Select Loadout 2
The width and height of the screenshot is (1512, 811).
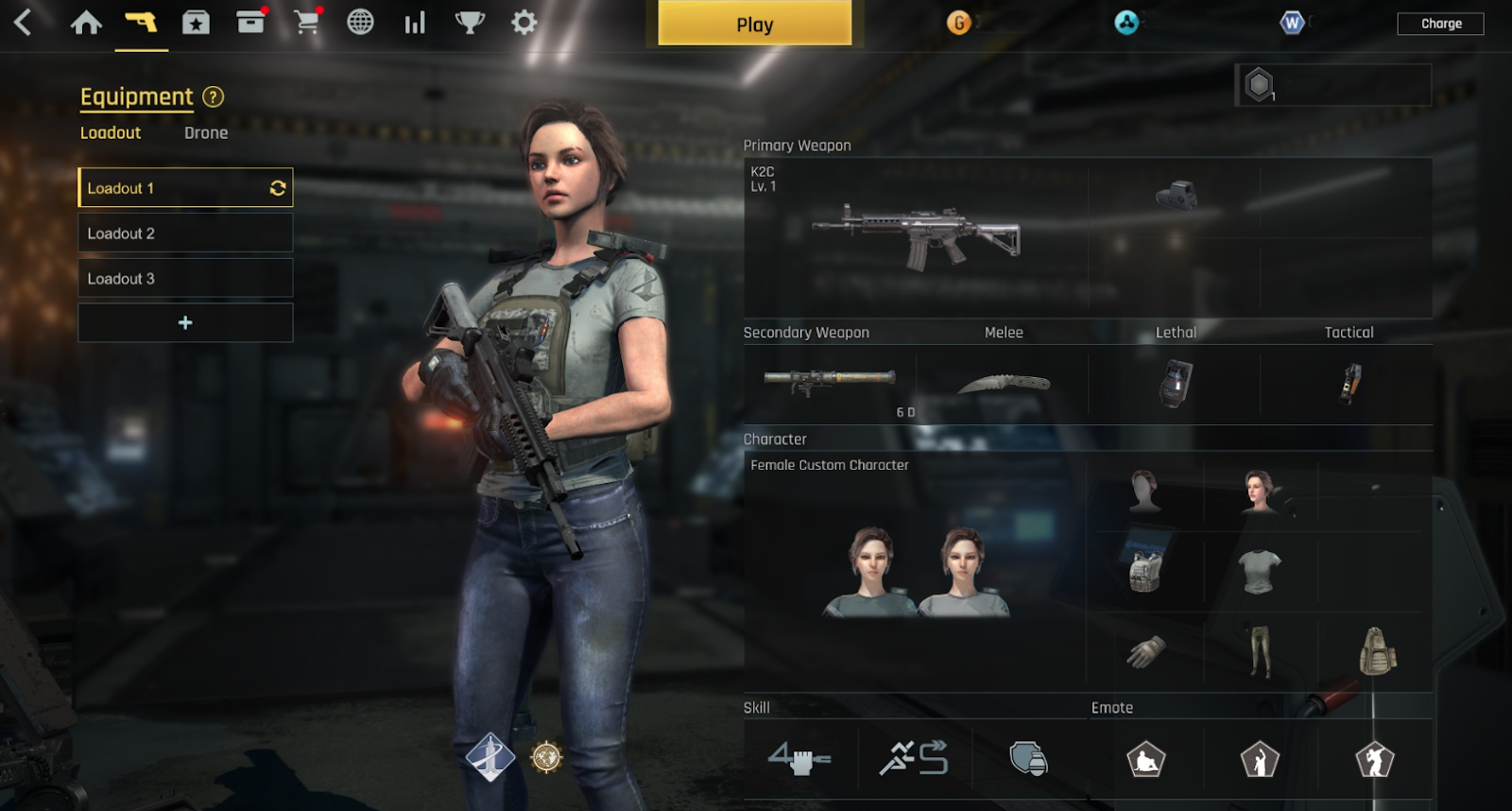pos(185,233)
